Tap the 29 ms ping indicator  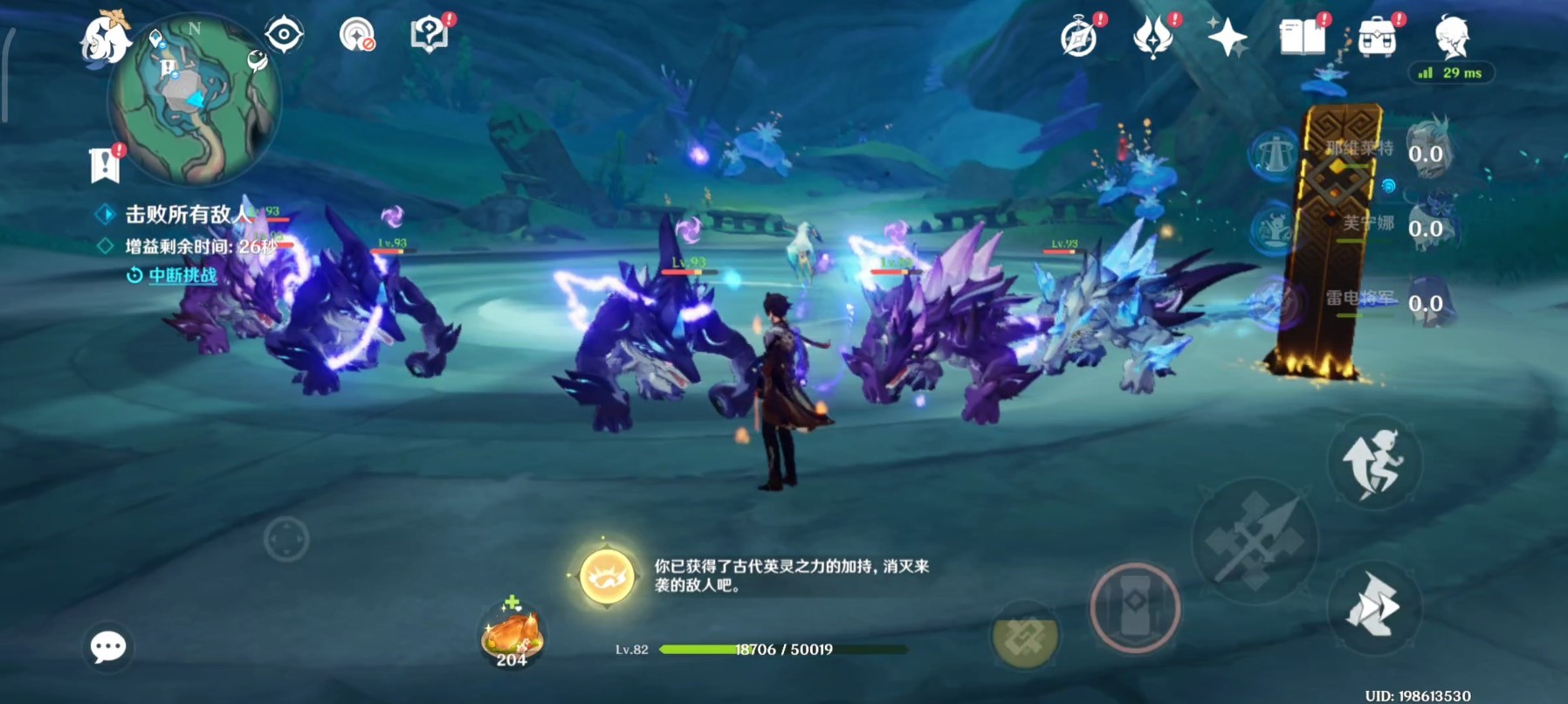[1451, 74]
